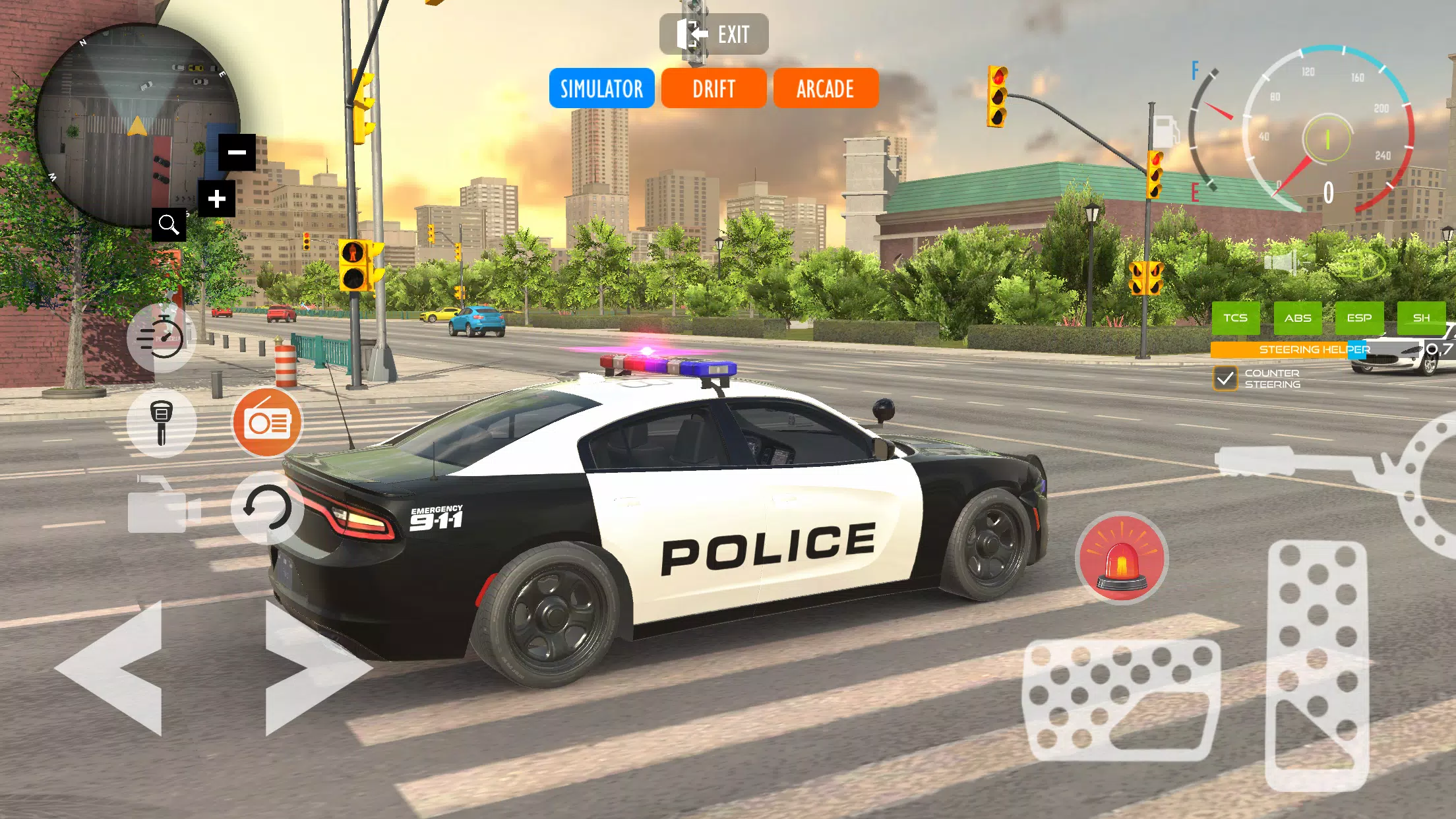Reset the car with circular arrow button
This screenshot has width=1456, height=819.
(x=267, y=507)
